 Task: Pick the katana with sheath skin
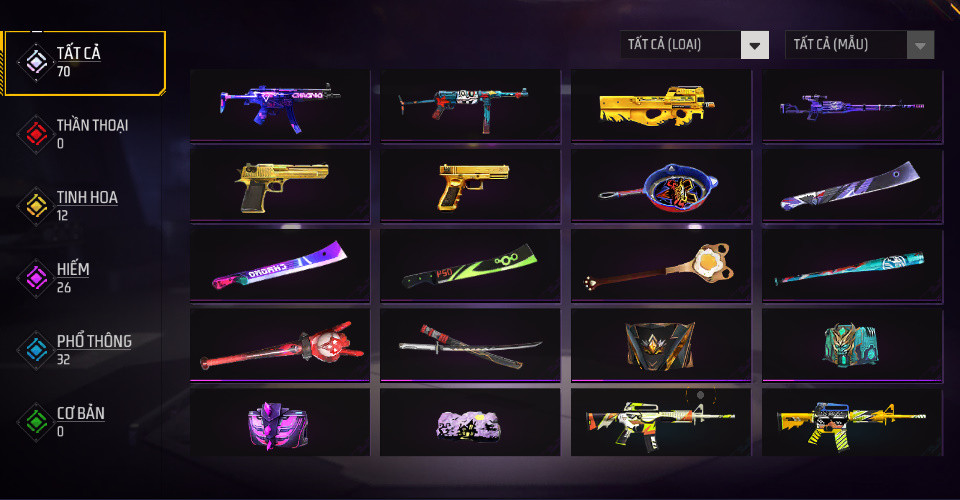(470, 344)
